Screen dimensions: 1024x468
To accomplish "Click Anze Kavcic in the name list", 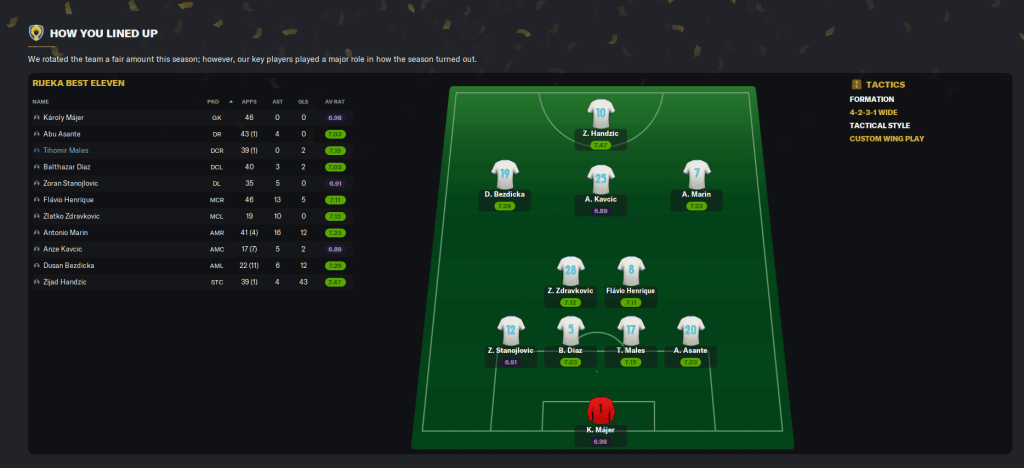I will [62, 249].
